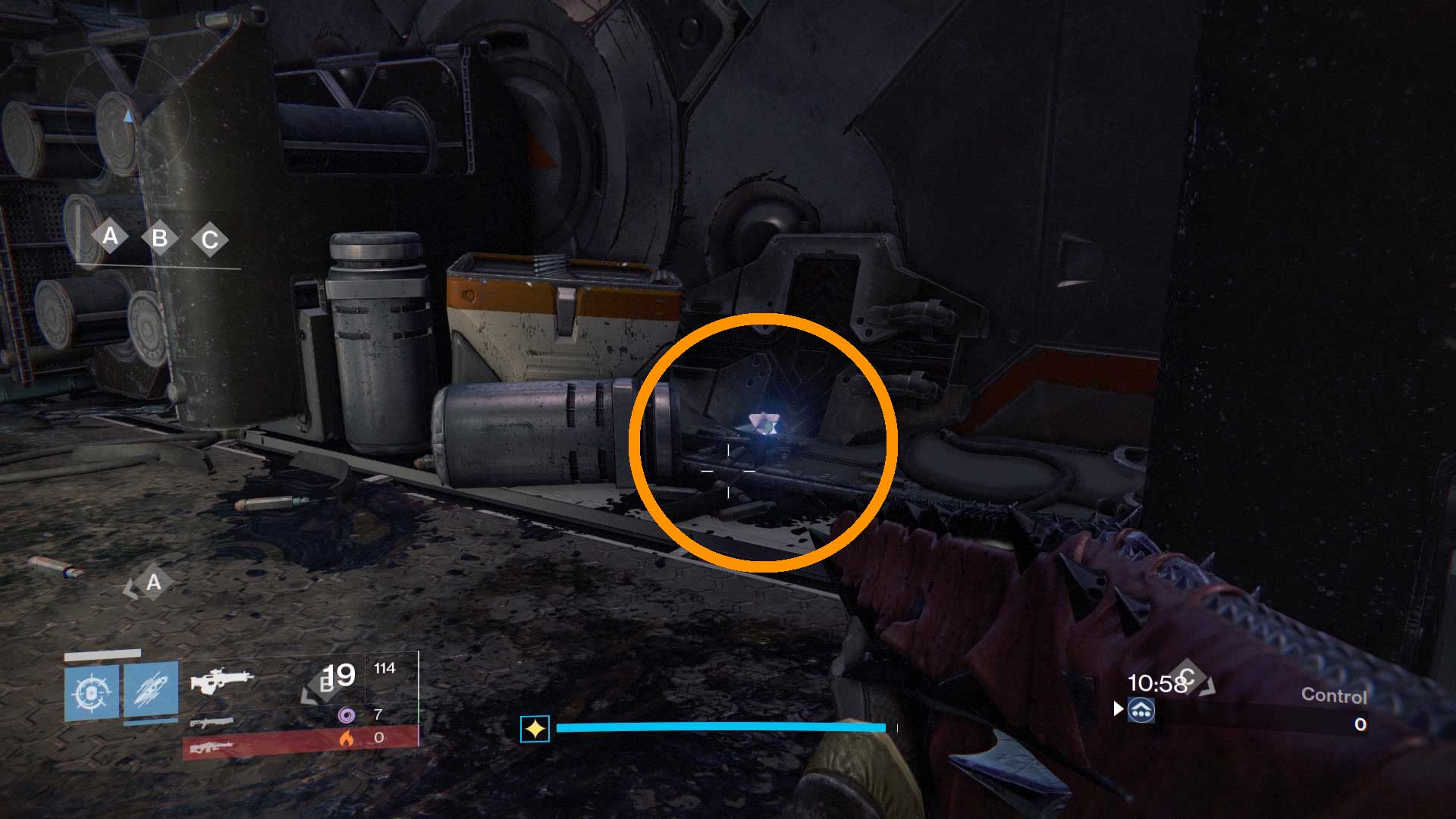The height and width of the screenshot is (819, 1456).
Task: Click the super ability star icon
Action: coord(535,728)
